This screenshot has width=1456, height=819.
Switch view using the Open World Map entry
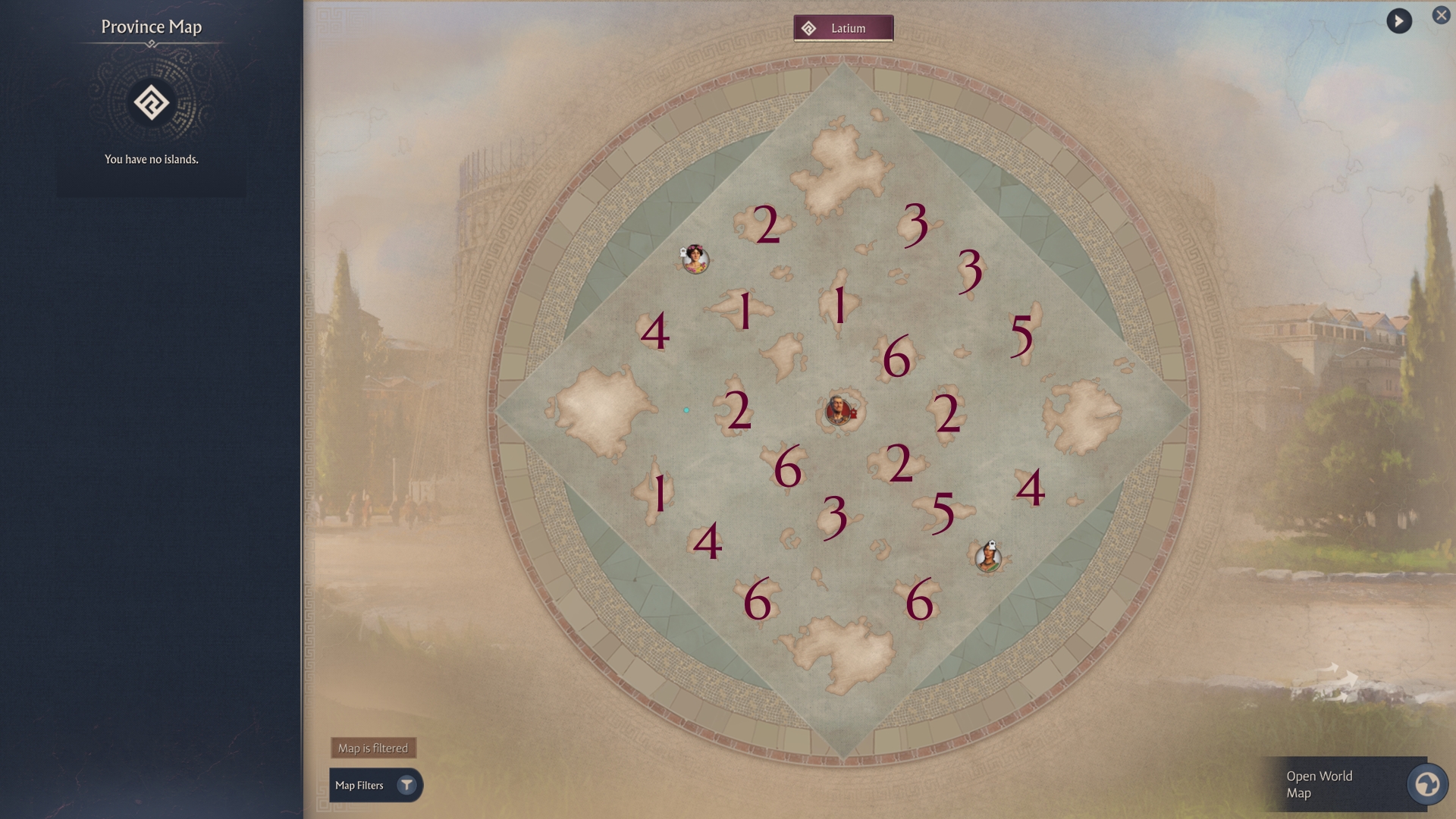click(1350, 785)
